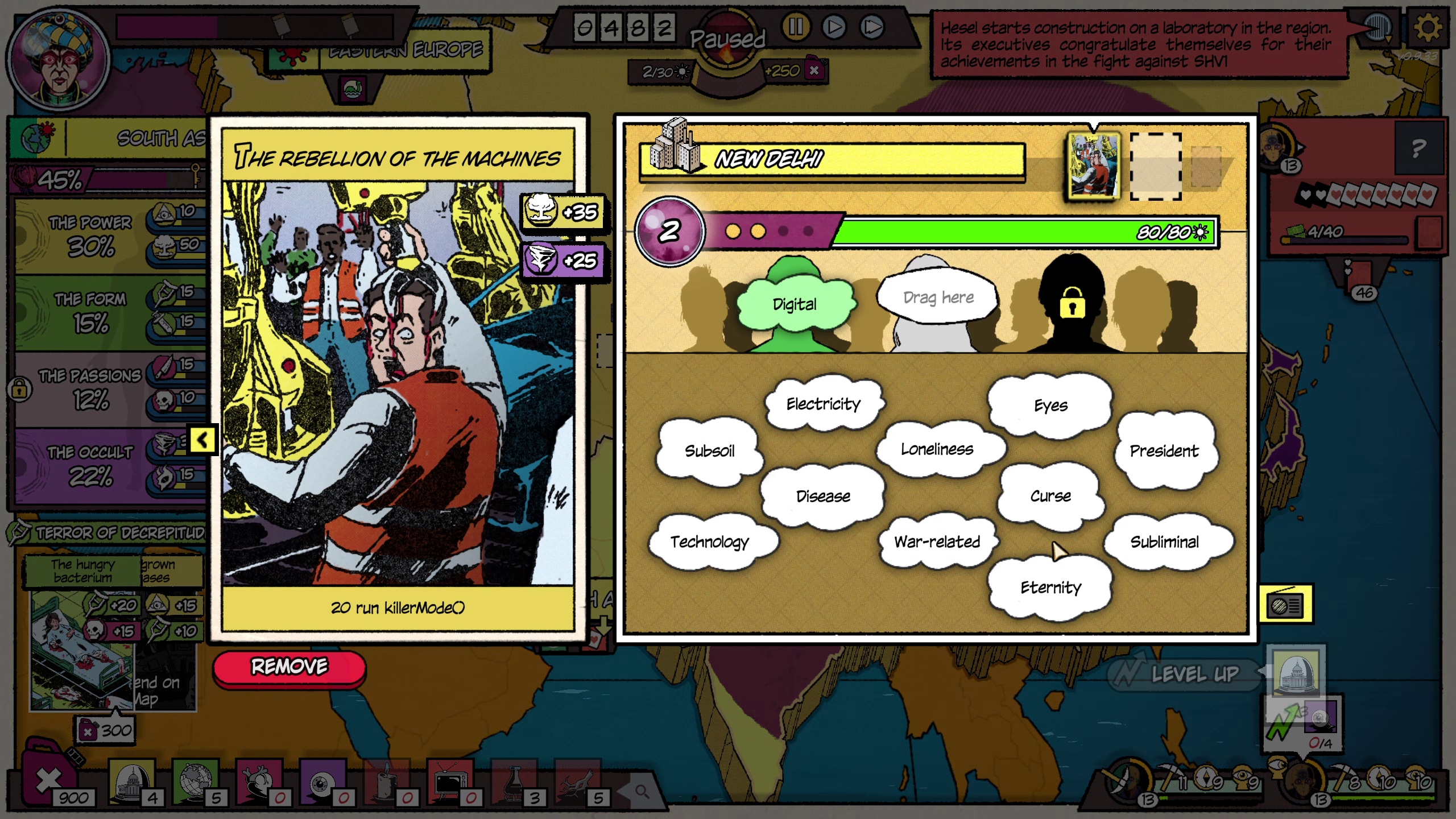The width and height of the screenshot is (1456, 819).
Task: Select the eyeball icon in the bottom toolbar
Action: 321,784
